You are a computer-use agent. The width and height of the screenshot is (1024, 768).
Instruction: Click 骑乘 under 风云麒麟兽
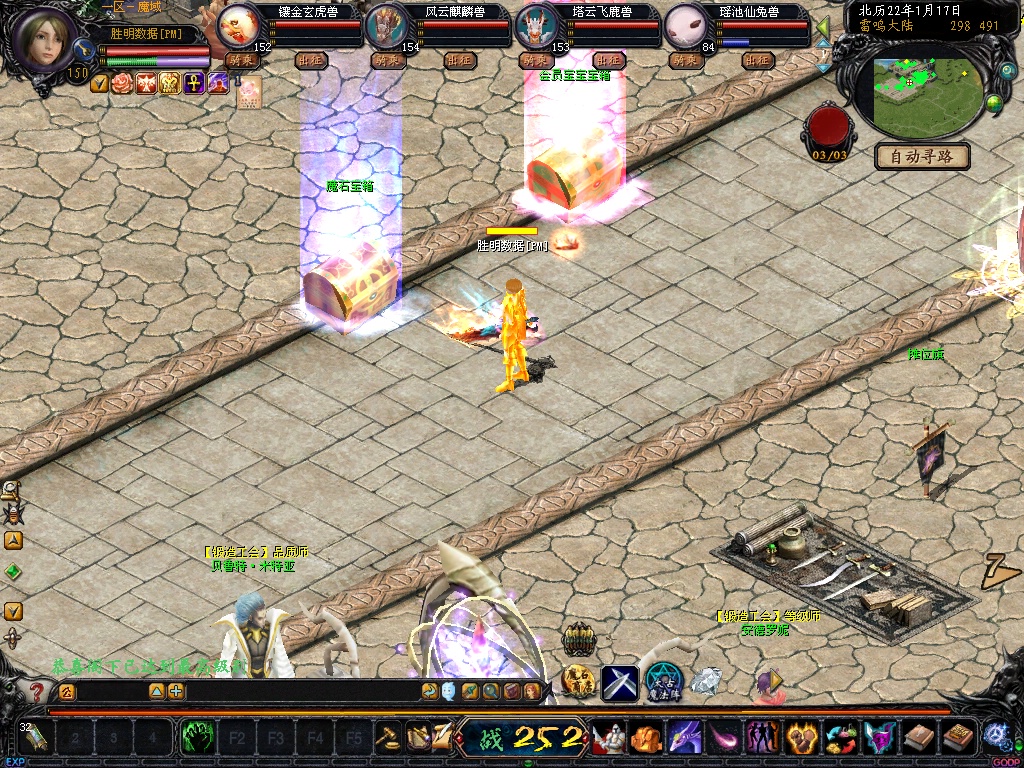(x=387, y=60)
